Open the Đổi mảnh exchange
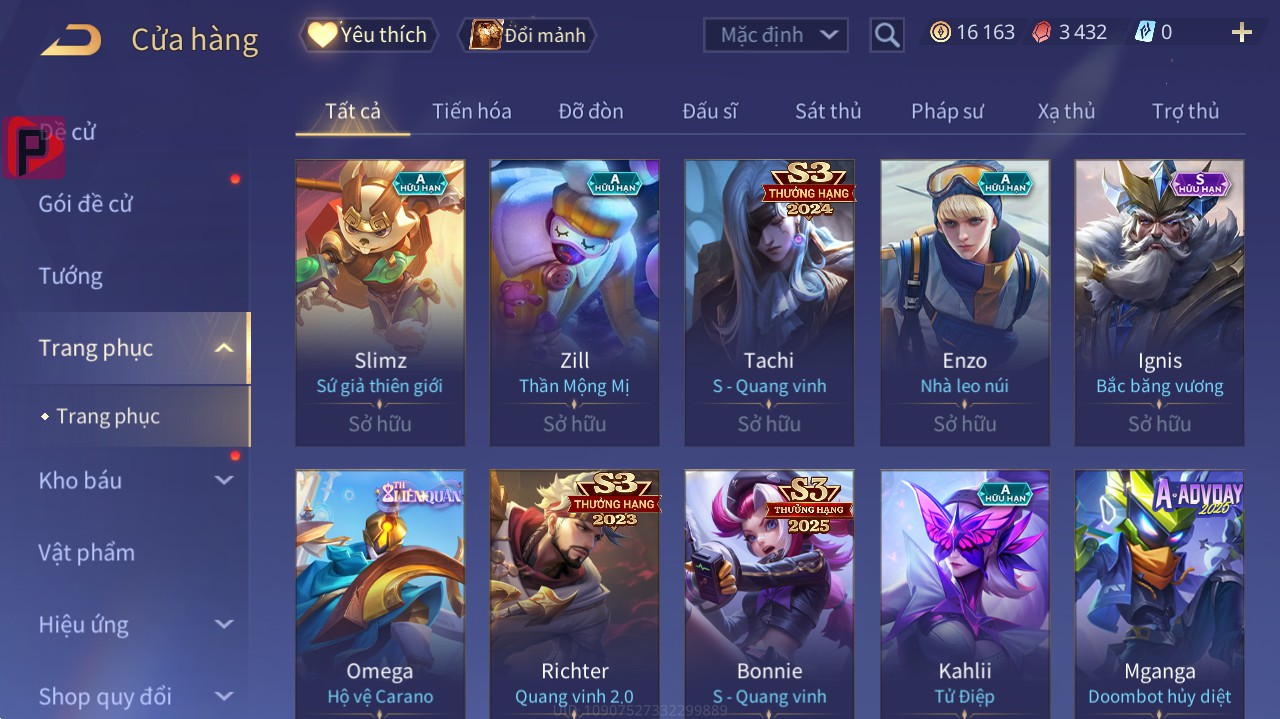 (x=527, y=36)
